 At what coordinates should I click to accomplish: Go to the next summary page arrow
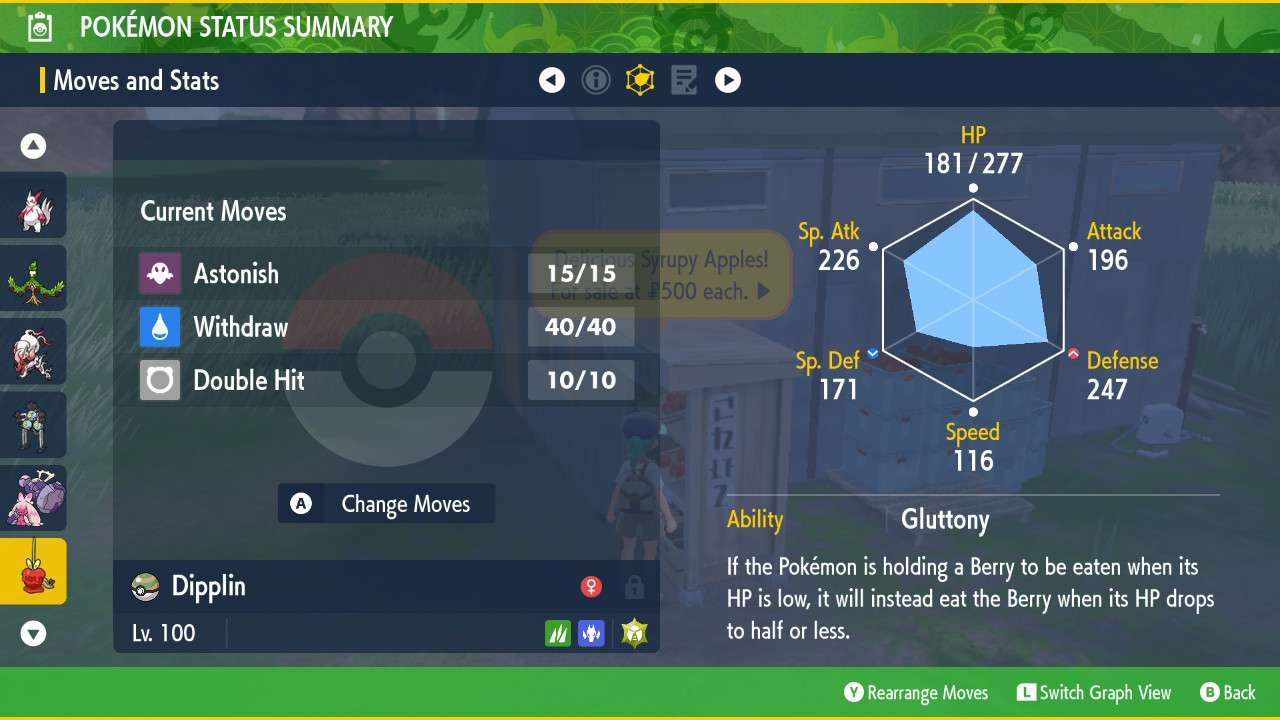tap(728, 80)
